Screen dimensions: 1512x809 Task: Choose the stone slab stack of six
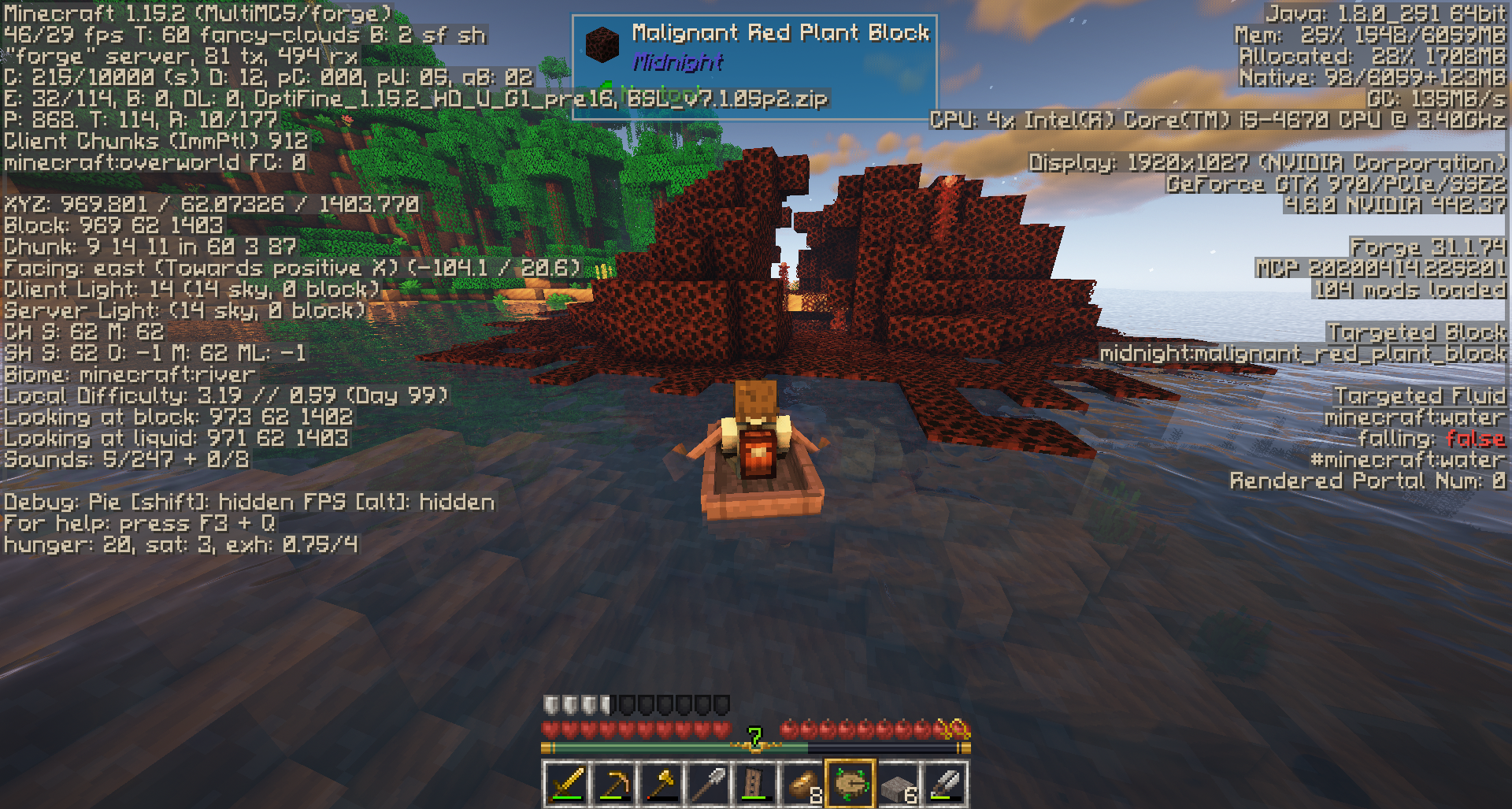pyautogui.click(x=897, y=784)
